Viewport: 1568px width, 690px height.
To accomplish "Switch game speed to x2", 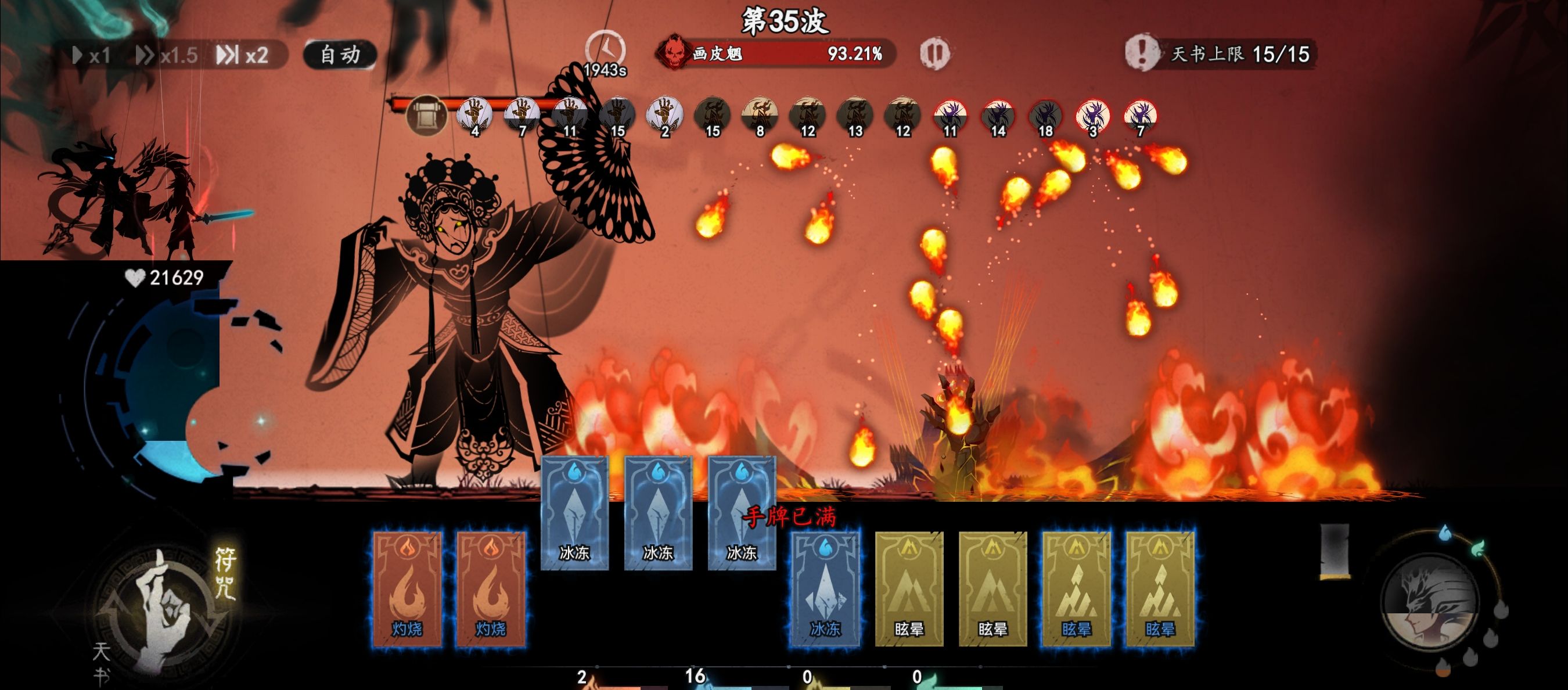I will pos(243,55).
